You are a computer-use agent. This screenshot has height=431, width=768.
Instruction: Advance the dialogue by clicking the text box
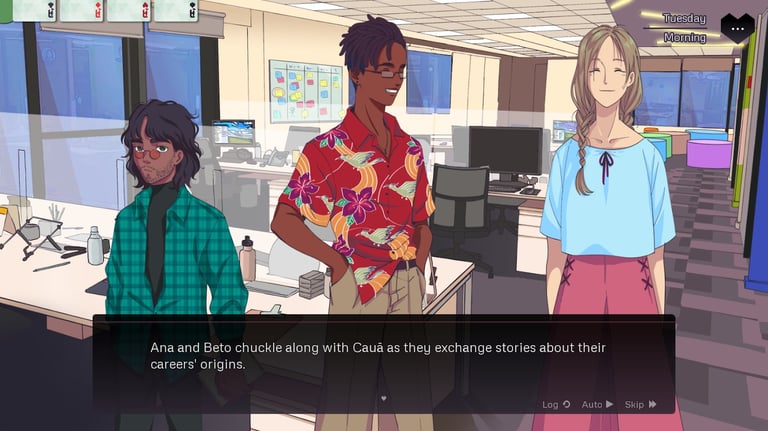pyautogui.click(x=383, y=360)
